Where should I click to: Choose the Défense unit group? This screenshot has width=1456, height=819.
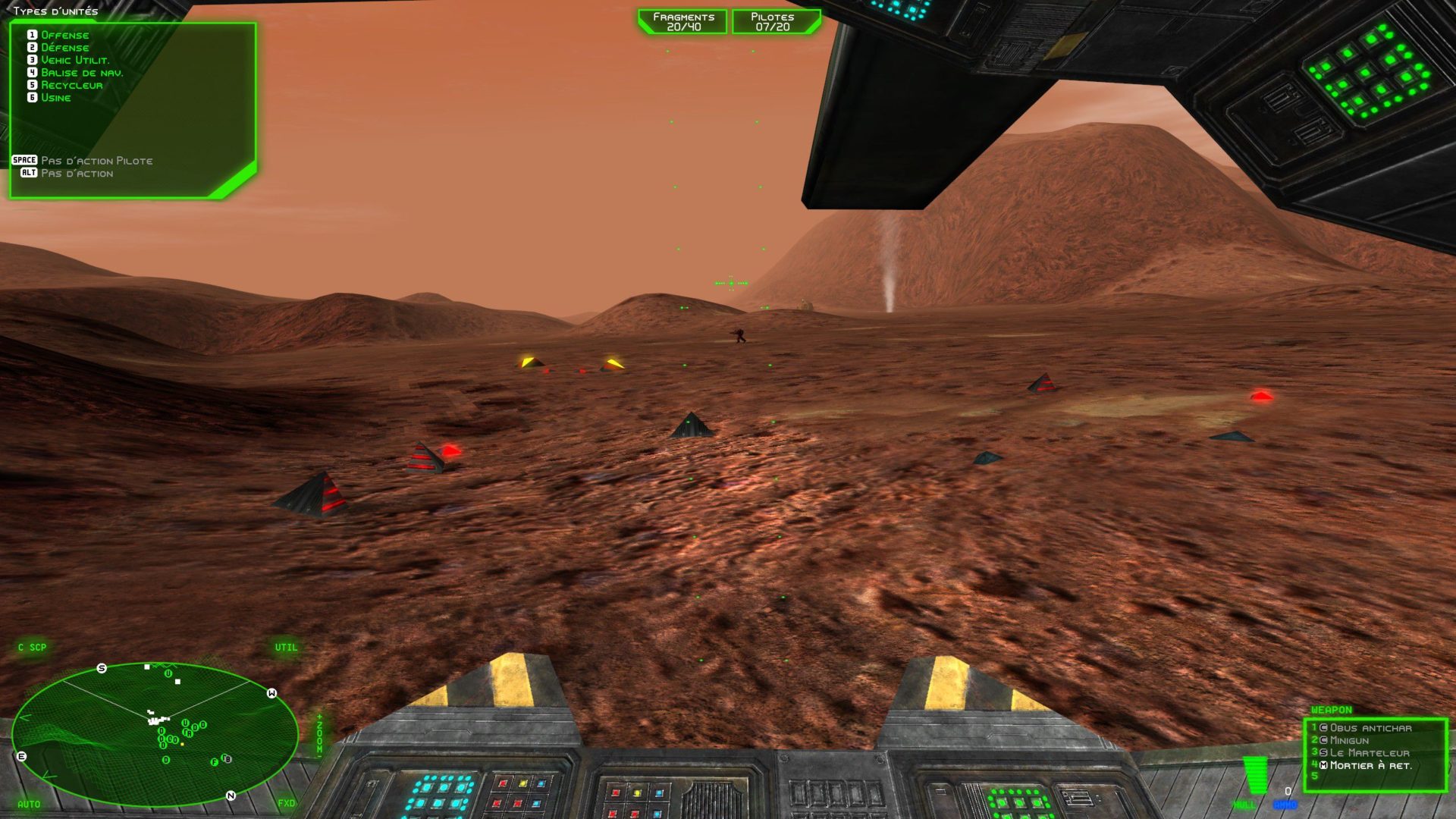click(64, 48)
